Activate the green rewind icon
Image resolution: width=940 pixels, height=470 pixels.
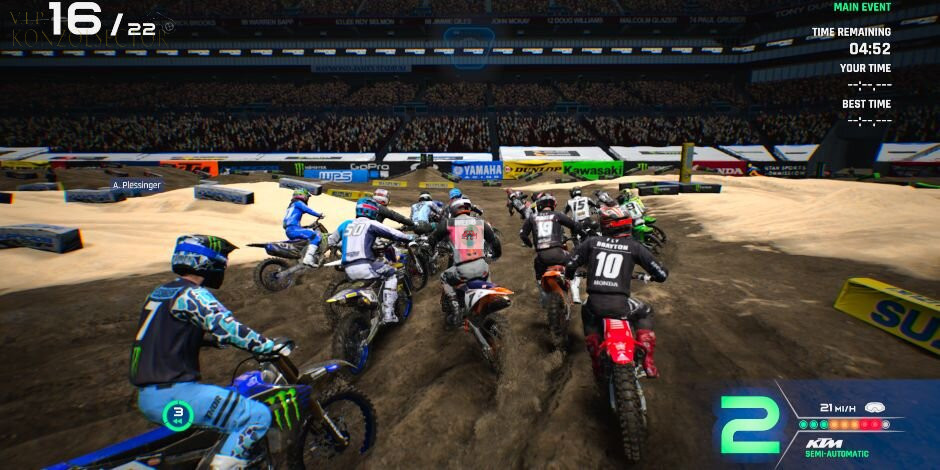click(178, 414)
